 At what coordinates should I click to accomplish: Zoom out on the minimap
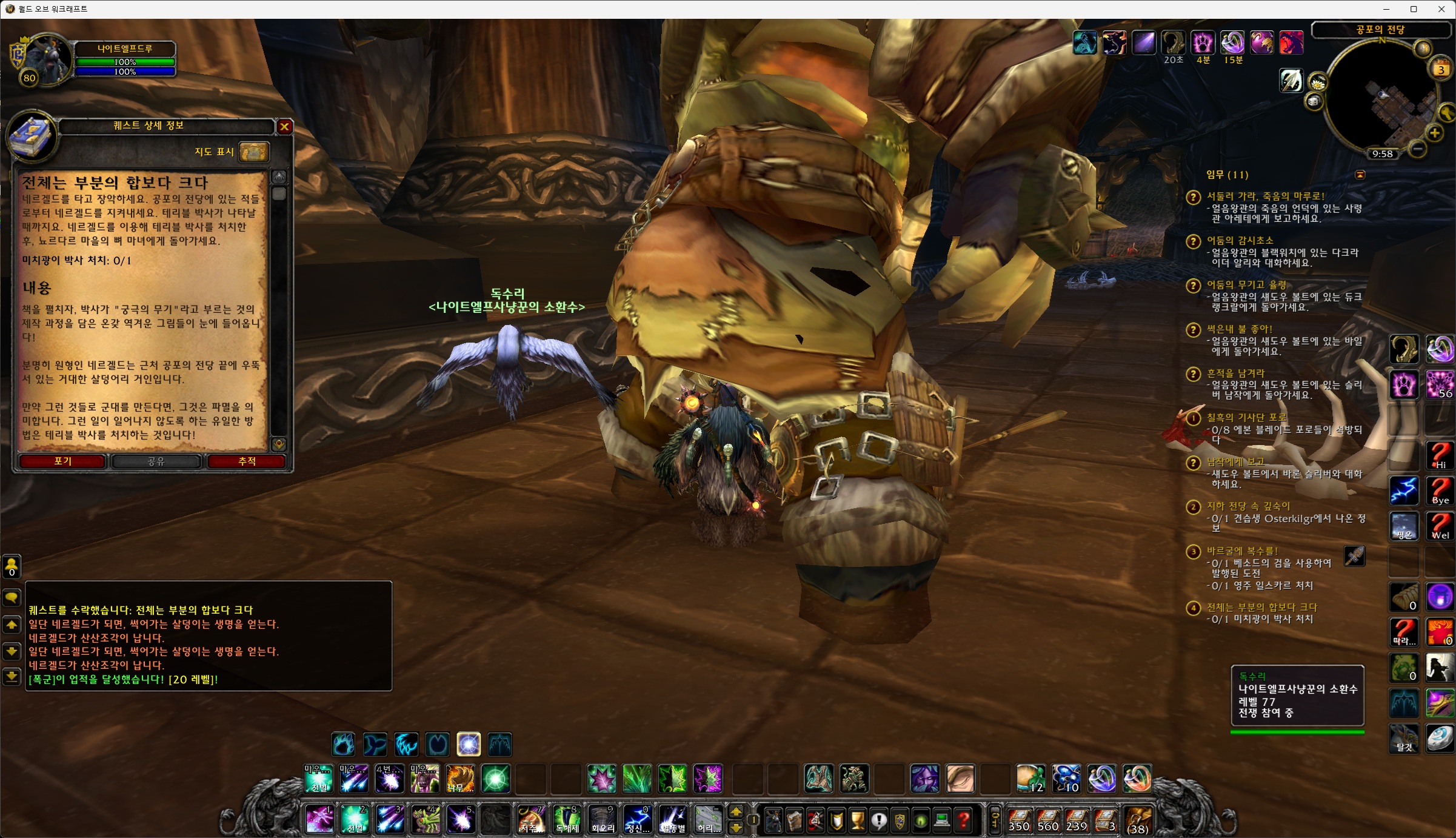(x=1417, y=149)
